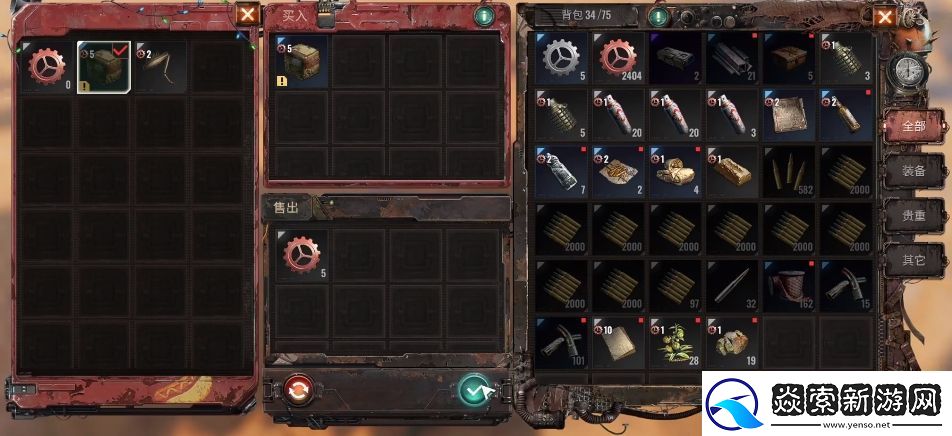This screenshot has width=952, height=436.
Task: Reset the trade with red swap button
Action: point(297,389)
